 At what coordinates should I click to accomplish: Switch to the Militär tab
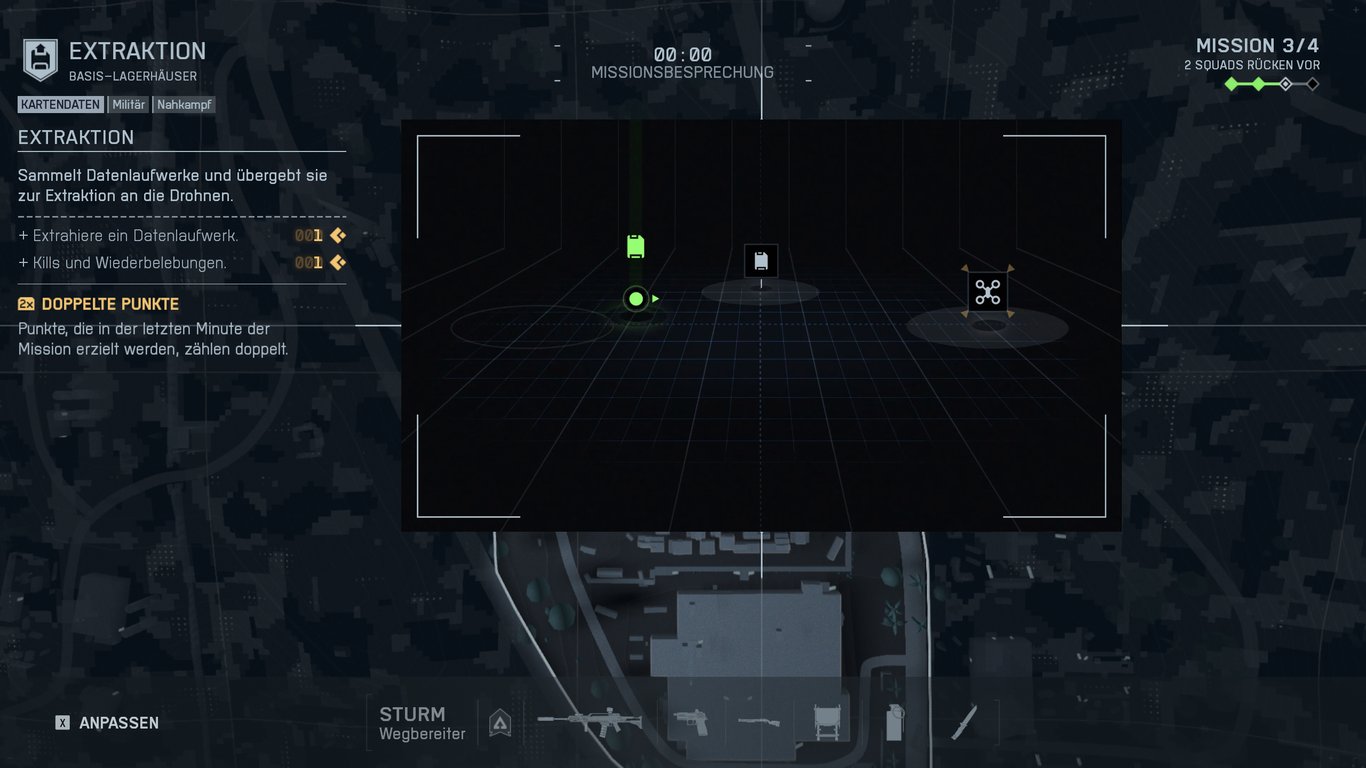click(128, 104)
